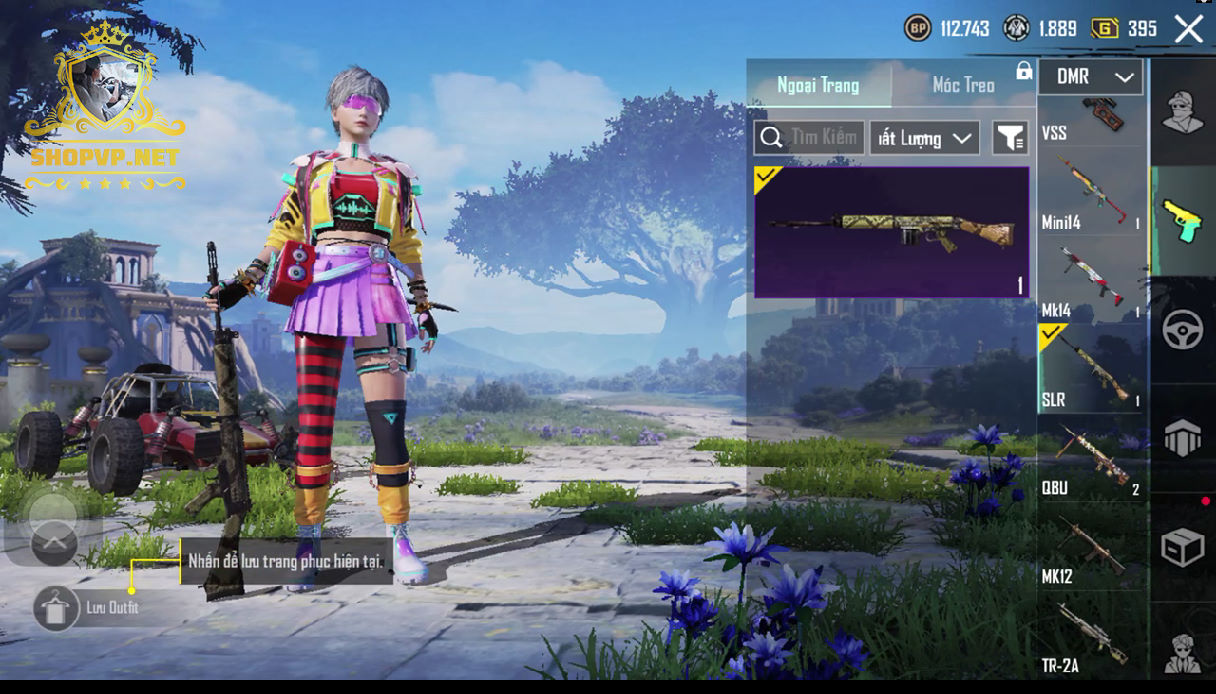Open the funnel filter options

pyautogui.click(x=1010, y=138)
